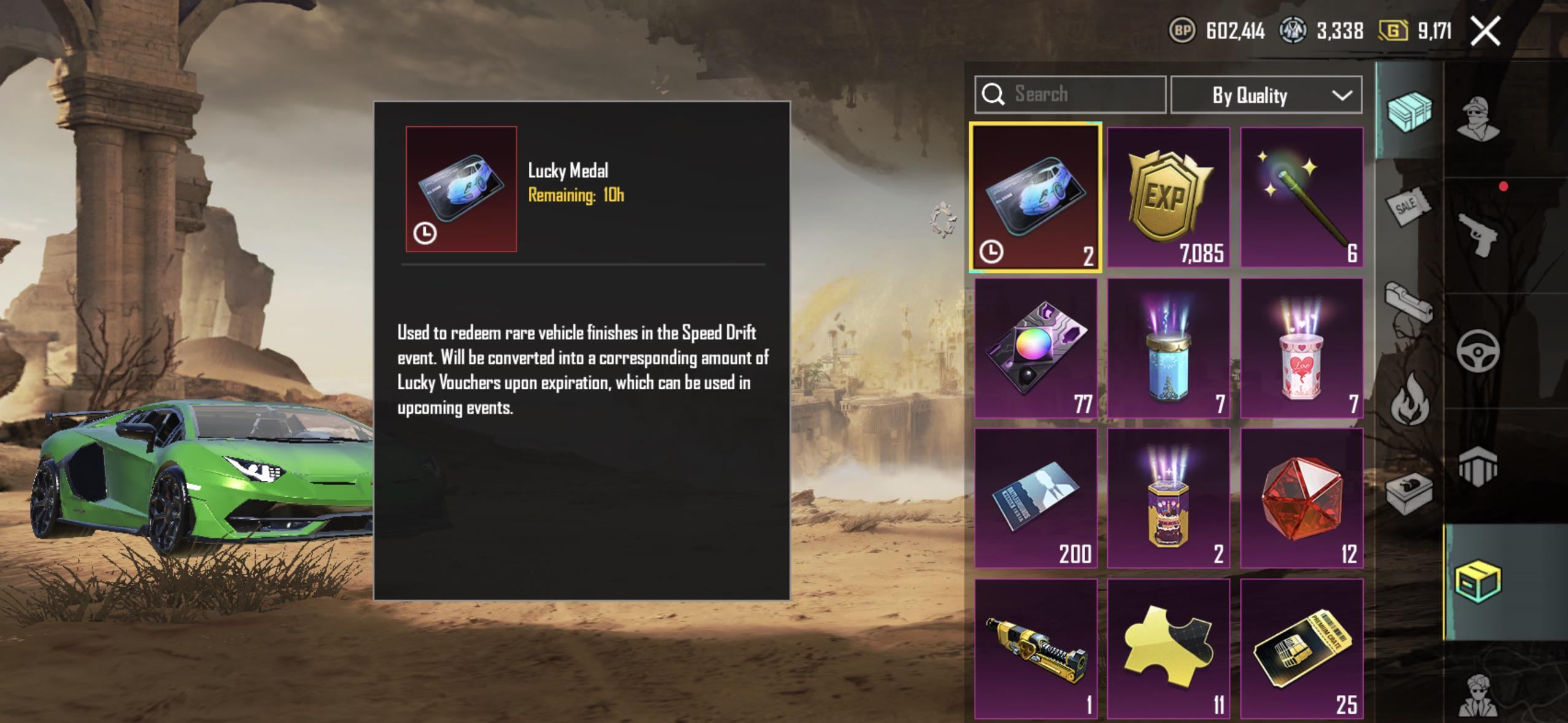Select the pink heart fireworks canister
The image size is (1568, 723).
(1301, 348)
